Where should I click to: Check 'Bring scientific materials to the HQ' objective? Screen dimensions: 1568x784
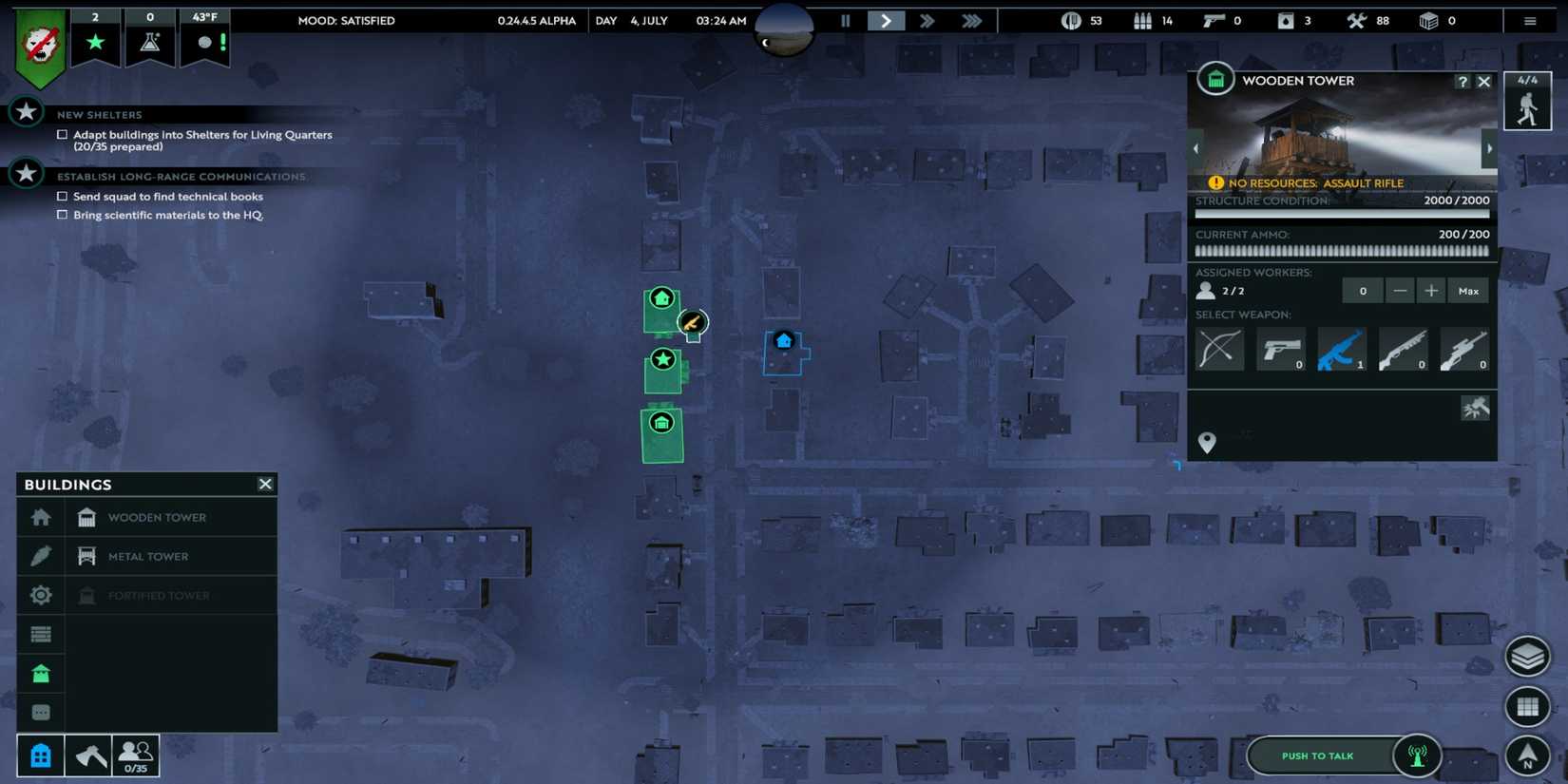click(63, 215)
